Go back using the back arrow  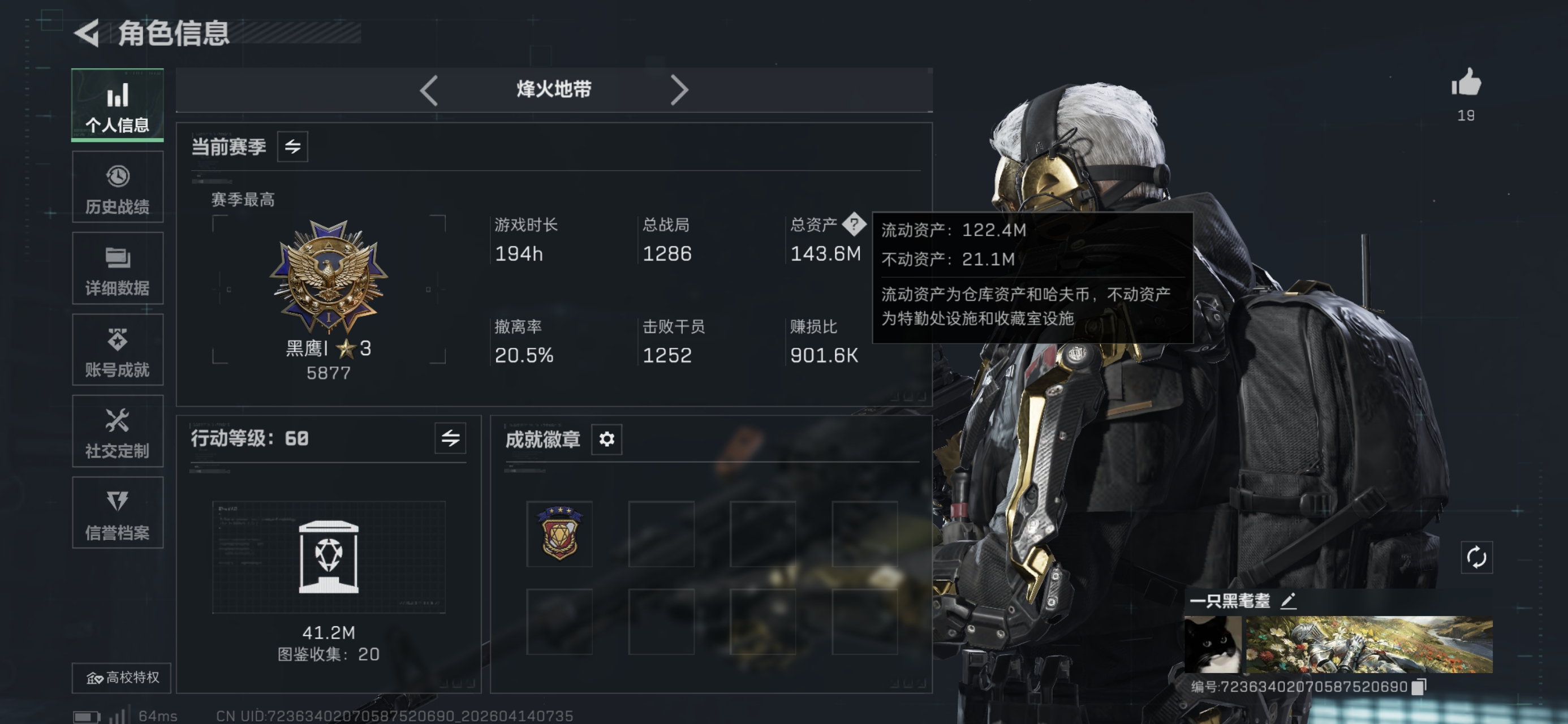pyautogui.click(x=87, y=35)
